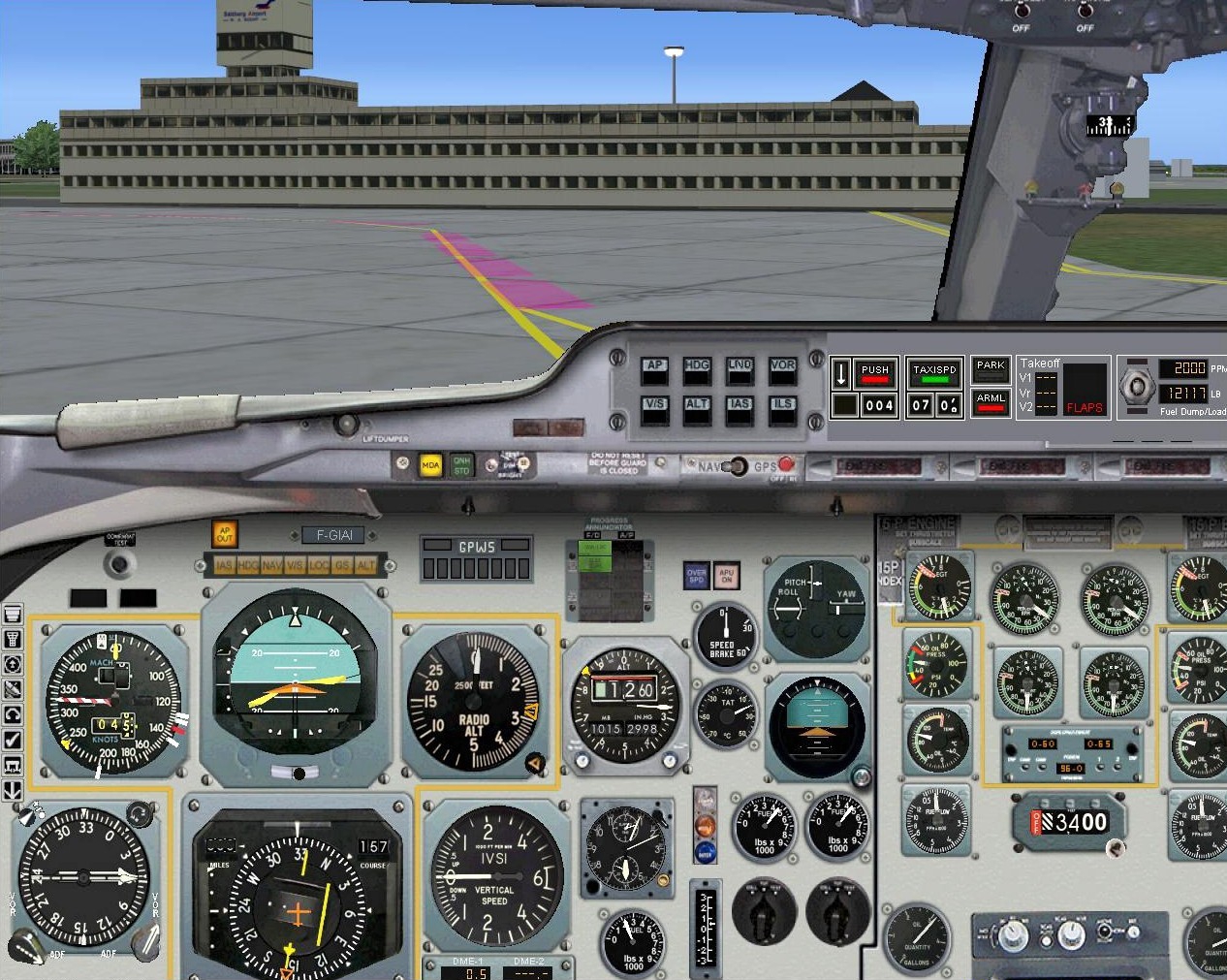
Task: Activate the PUSH pushback button
Action: (874, 373)
